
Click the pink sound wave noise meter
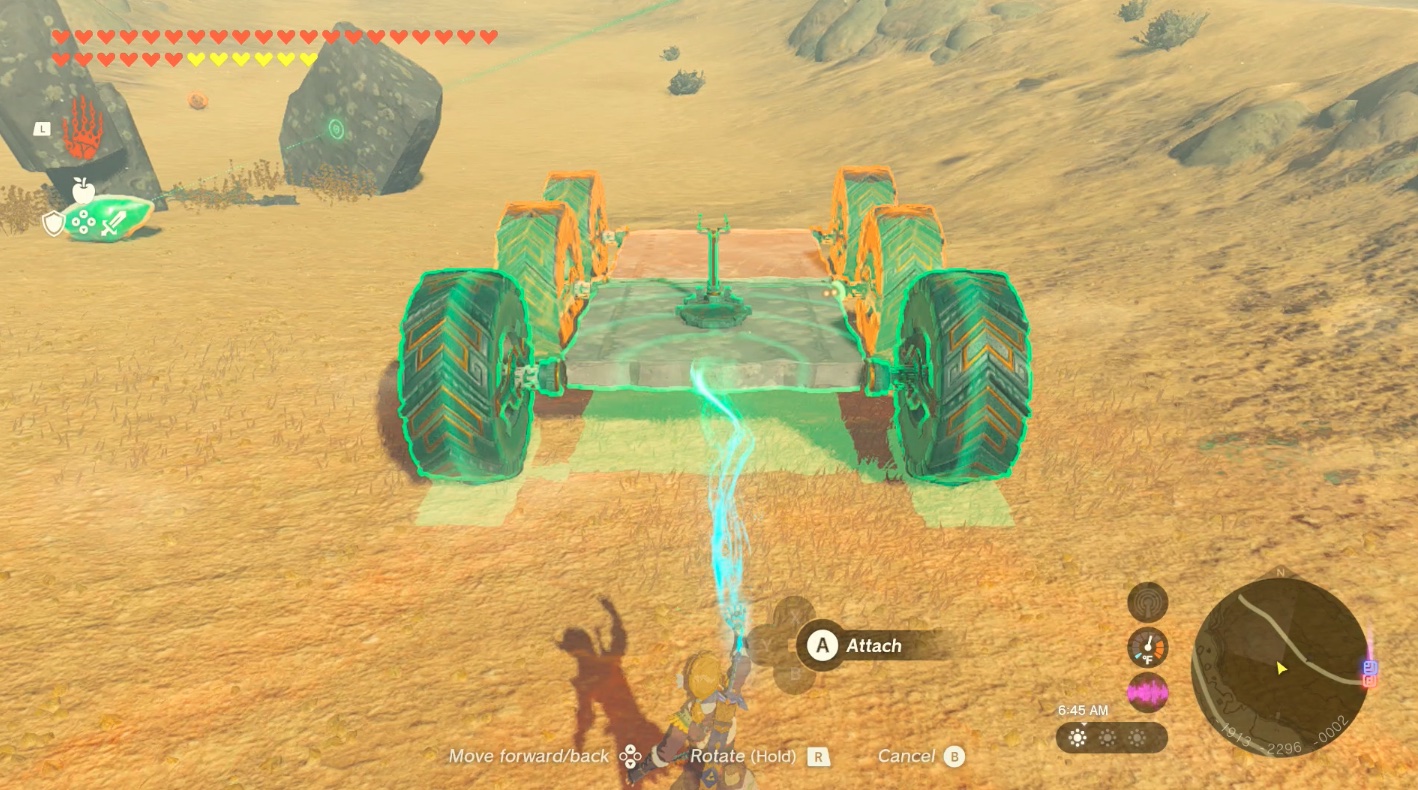pyautogui.click(x=1147, y=692)
